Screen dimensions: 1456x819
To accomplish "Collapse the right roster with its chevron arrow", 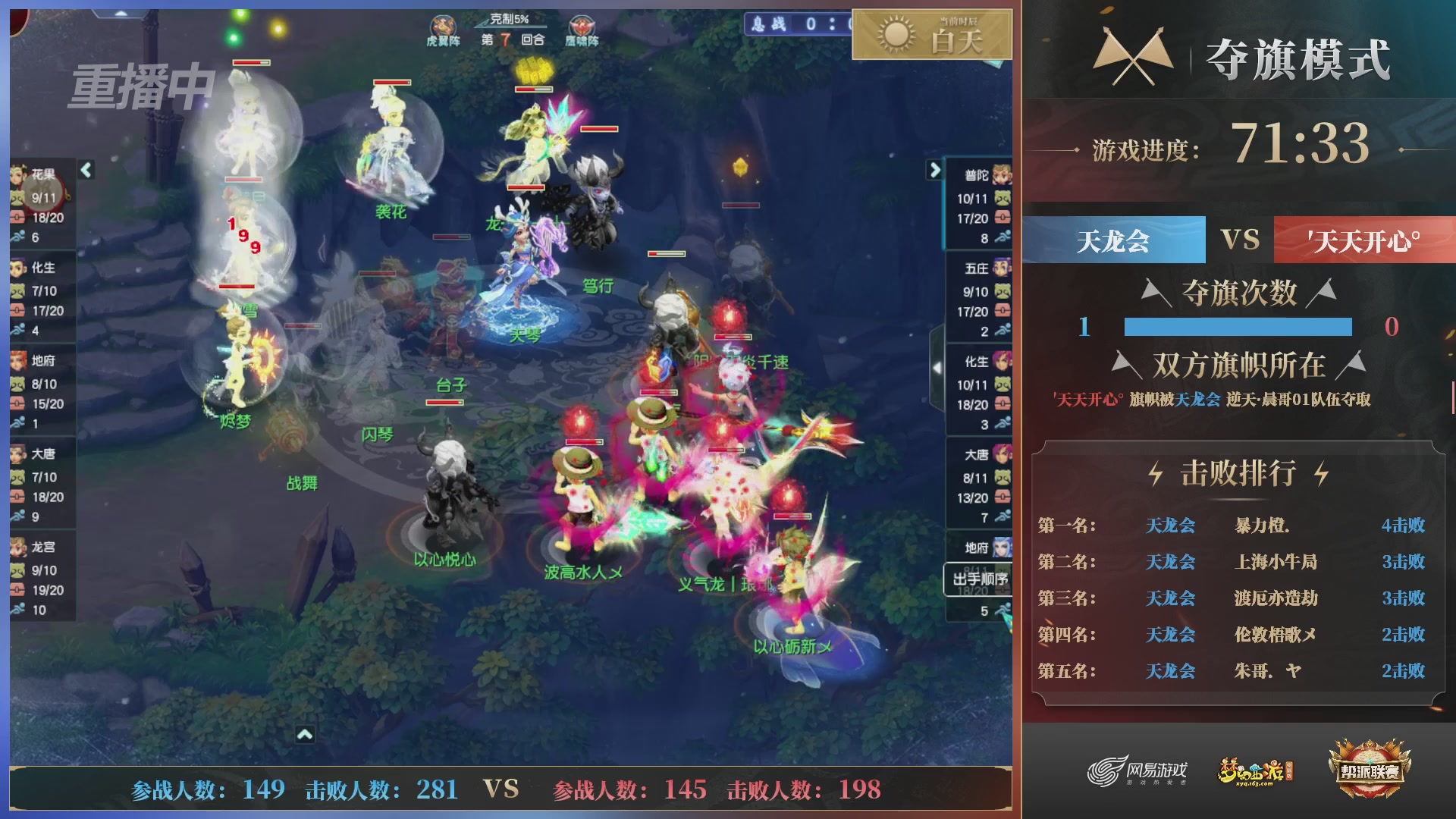I will pyautogui.click(x=935, y=171).
